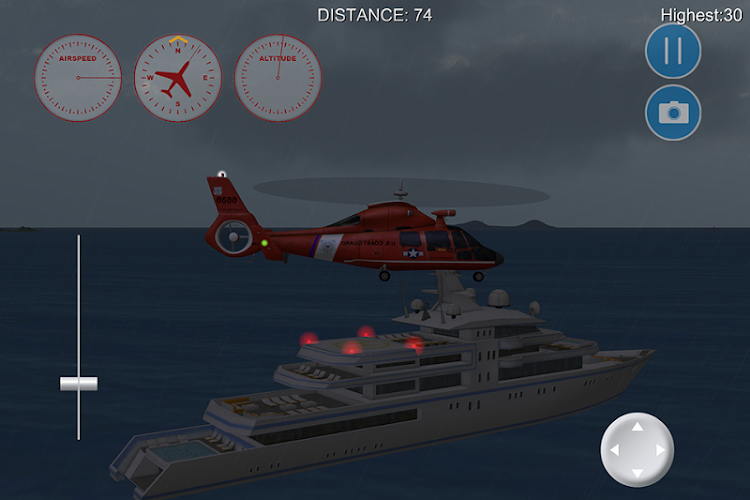Pause the game with the pause button
The width and height of the screenshot is (750, 500).
(673, 51)
